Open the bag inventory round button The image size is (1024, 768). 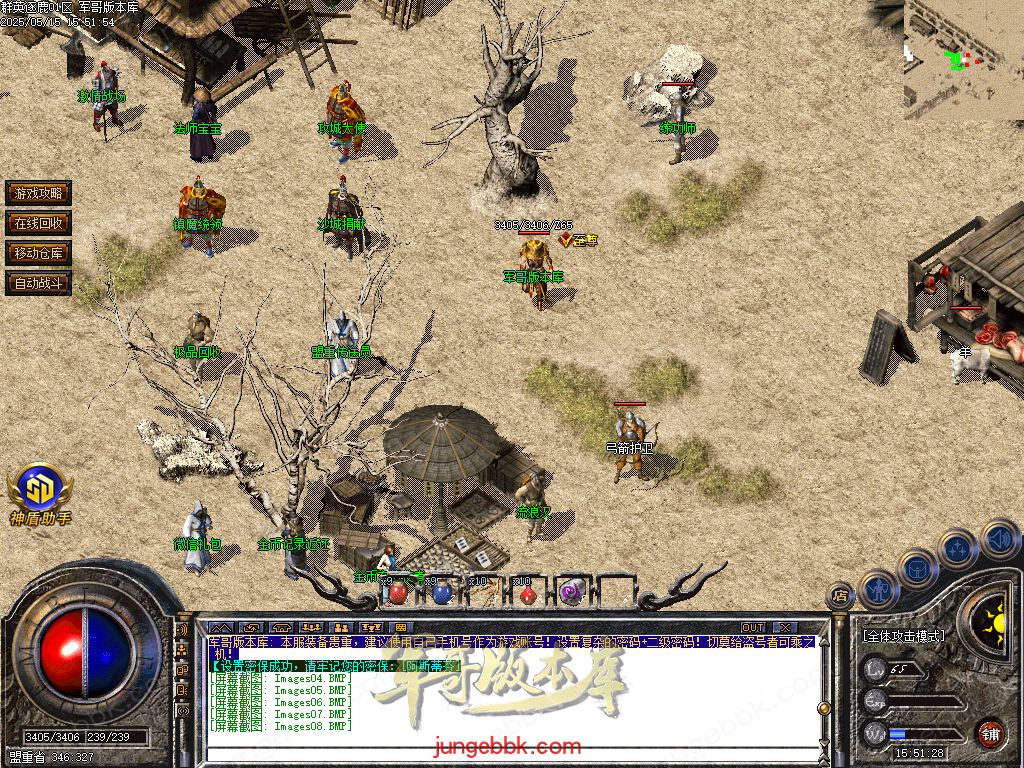(x=917, y=569)
